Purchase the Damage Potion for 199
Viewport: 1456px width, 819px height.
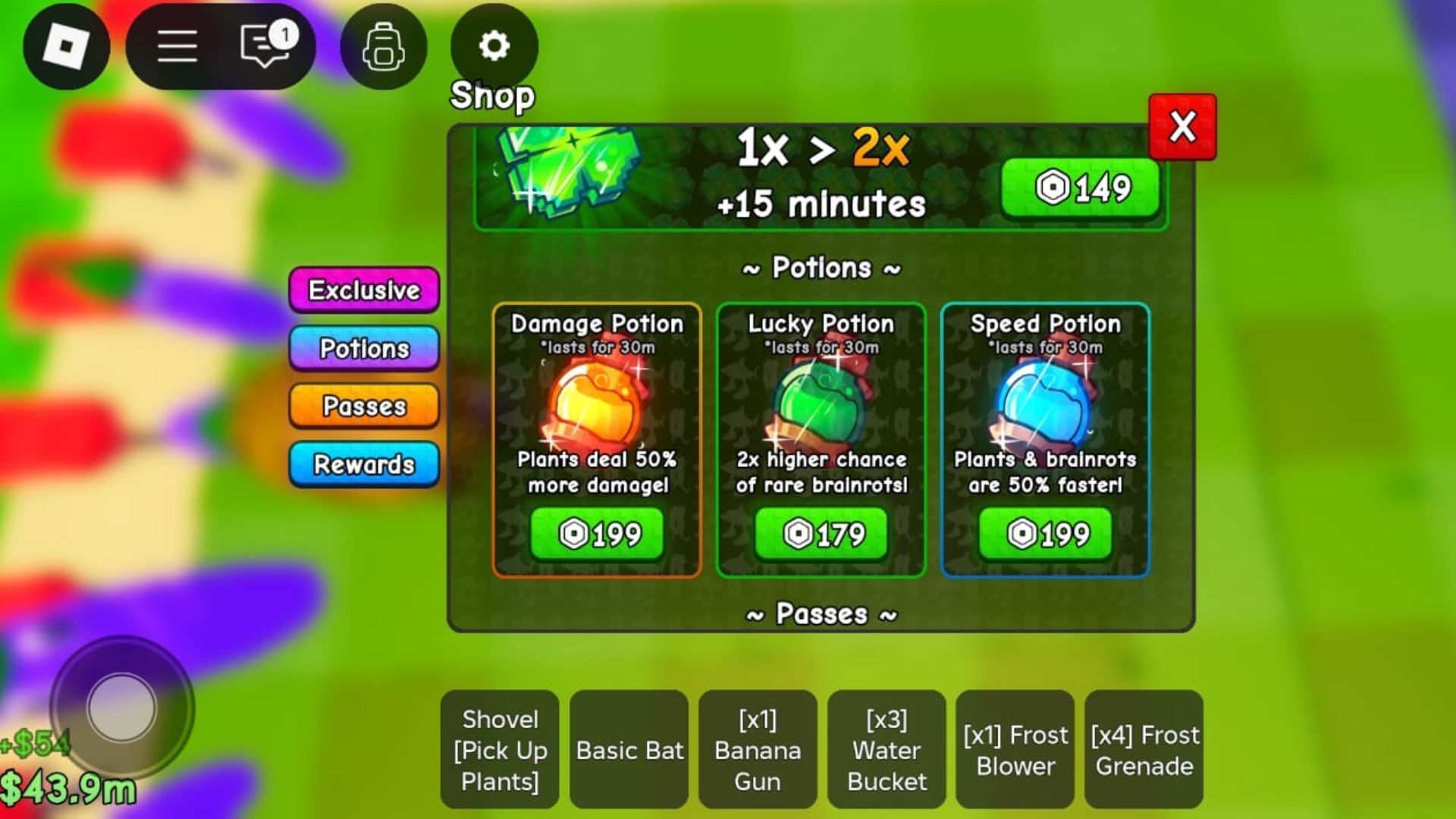pos(597,534)
